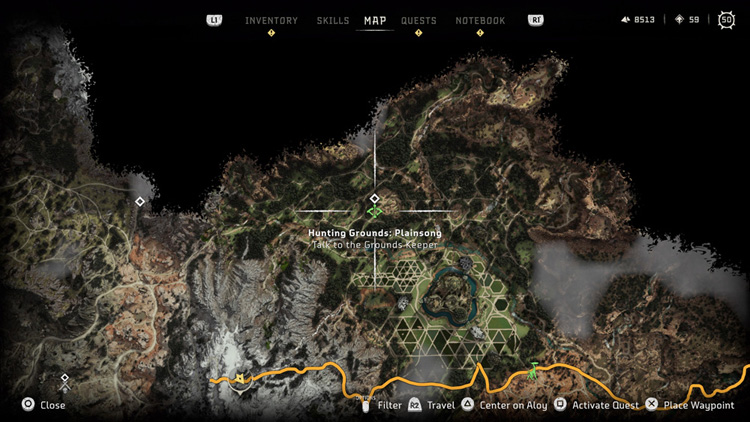750x422 pixels.
Task: Click the white diamond marker on the map's western edge
Action: click(140, 202)
